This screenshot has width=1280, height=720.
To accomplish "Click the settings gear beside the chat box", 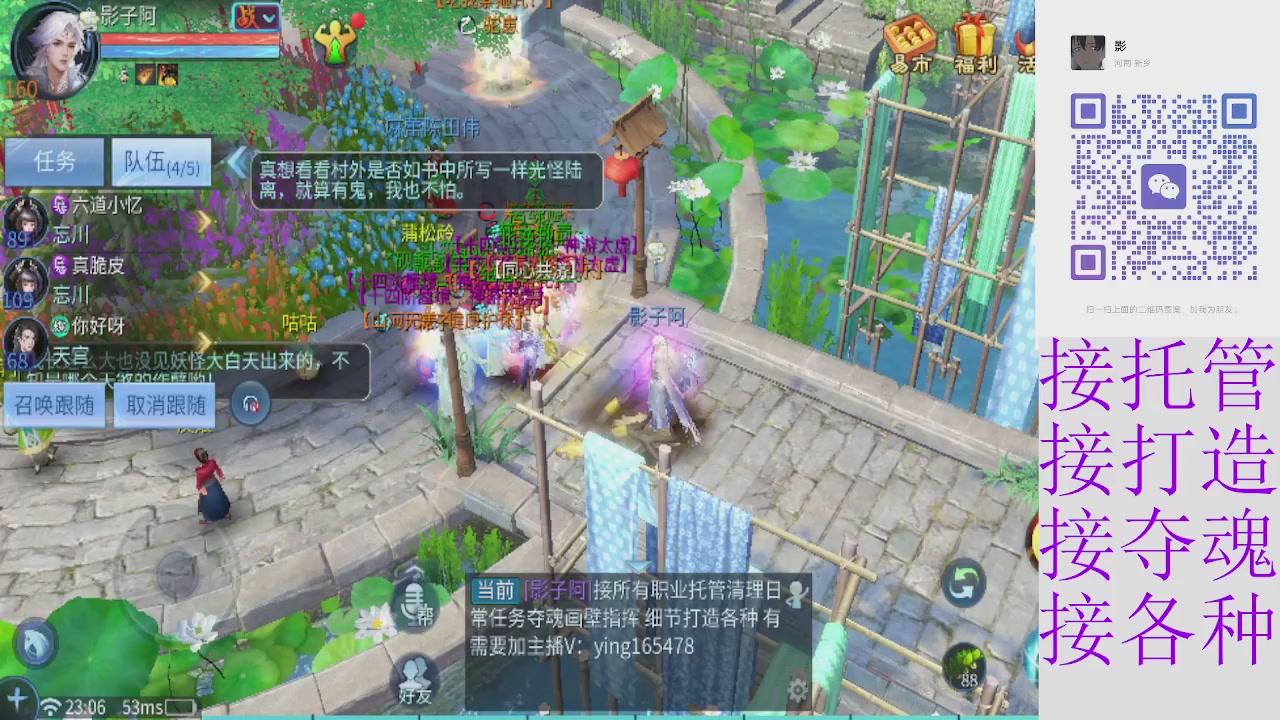I will [798, 690].
